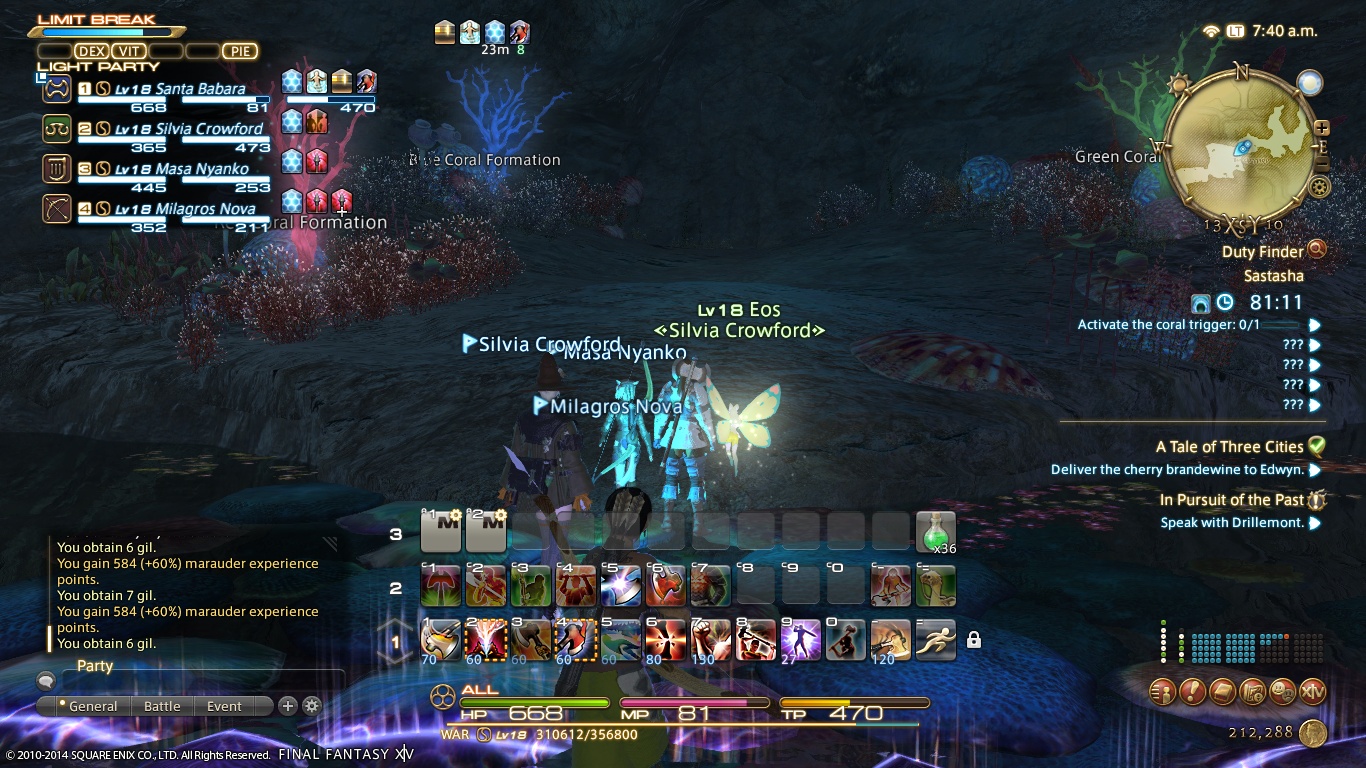Click the first M macro icon on hotbar three
Screen dimensions: 1366x768
click(441, 531)
